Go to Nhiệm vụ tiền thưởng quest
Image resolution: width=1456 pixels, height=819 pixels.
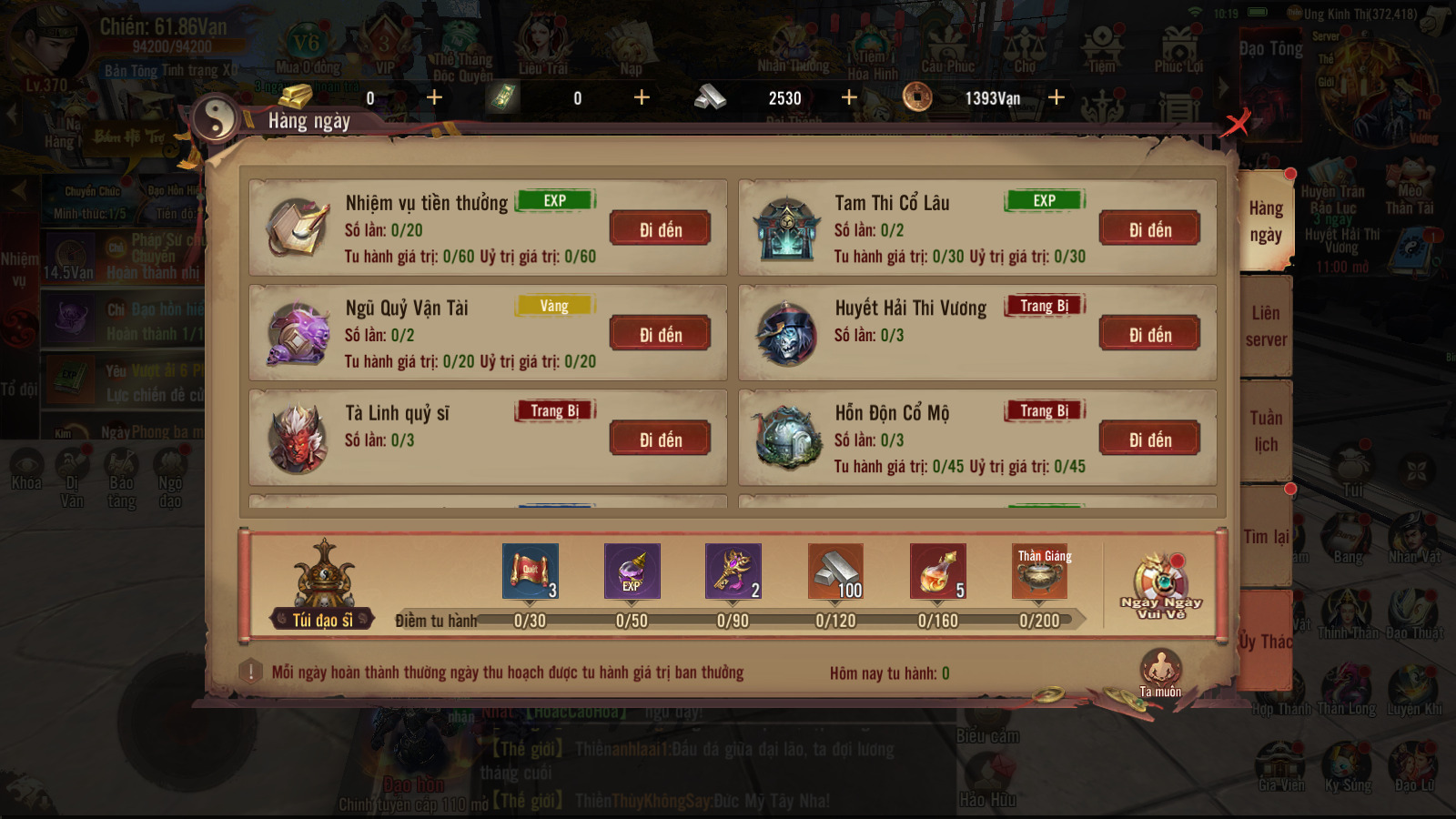click(660, 229)
